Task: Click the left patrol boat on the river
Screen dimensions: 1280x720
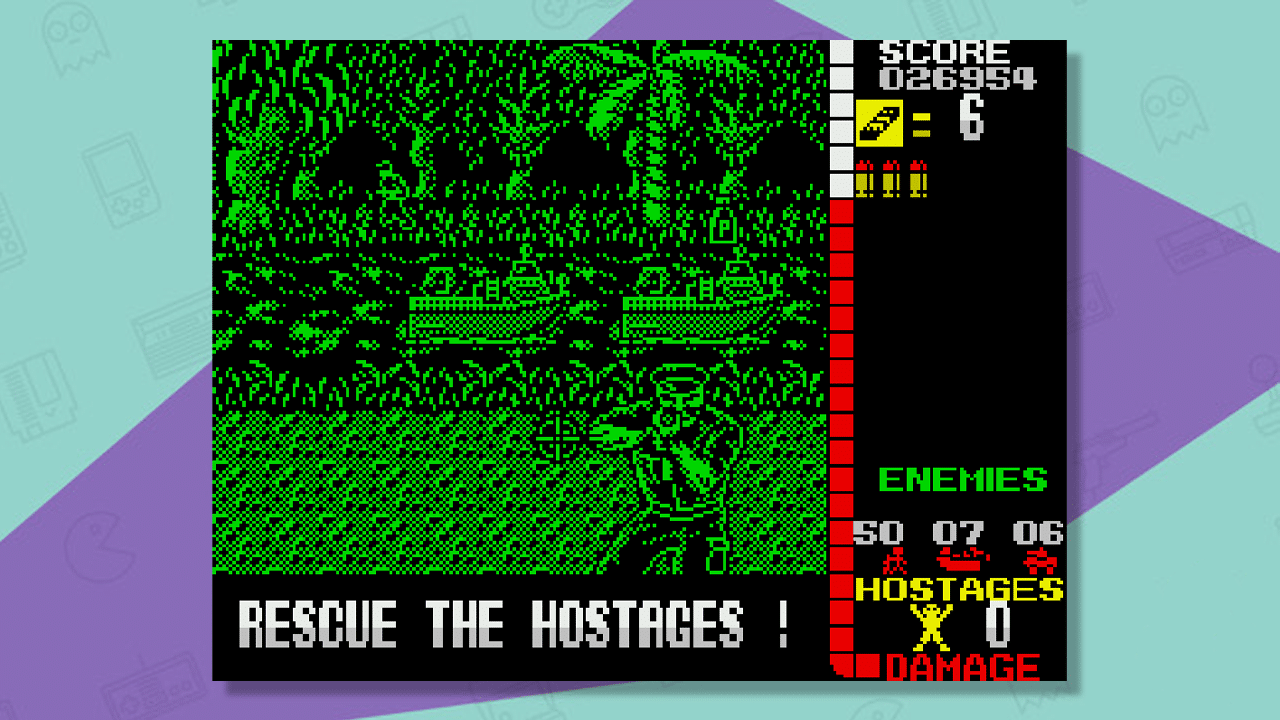Action: [x=480, y=305]
